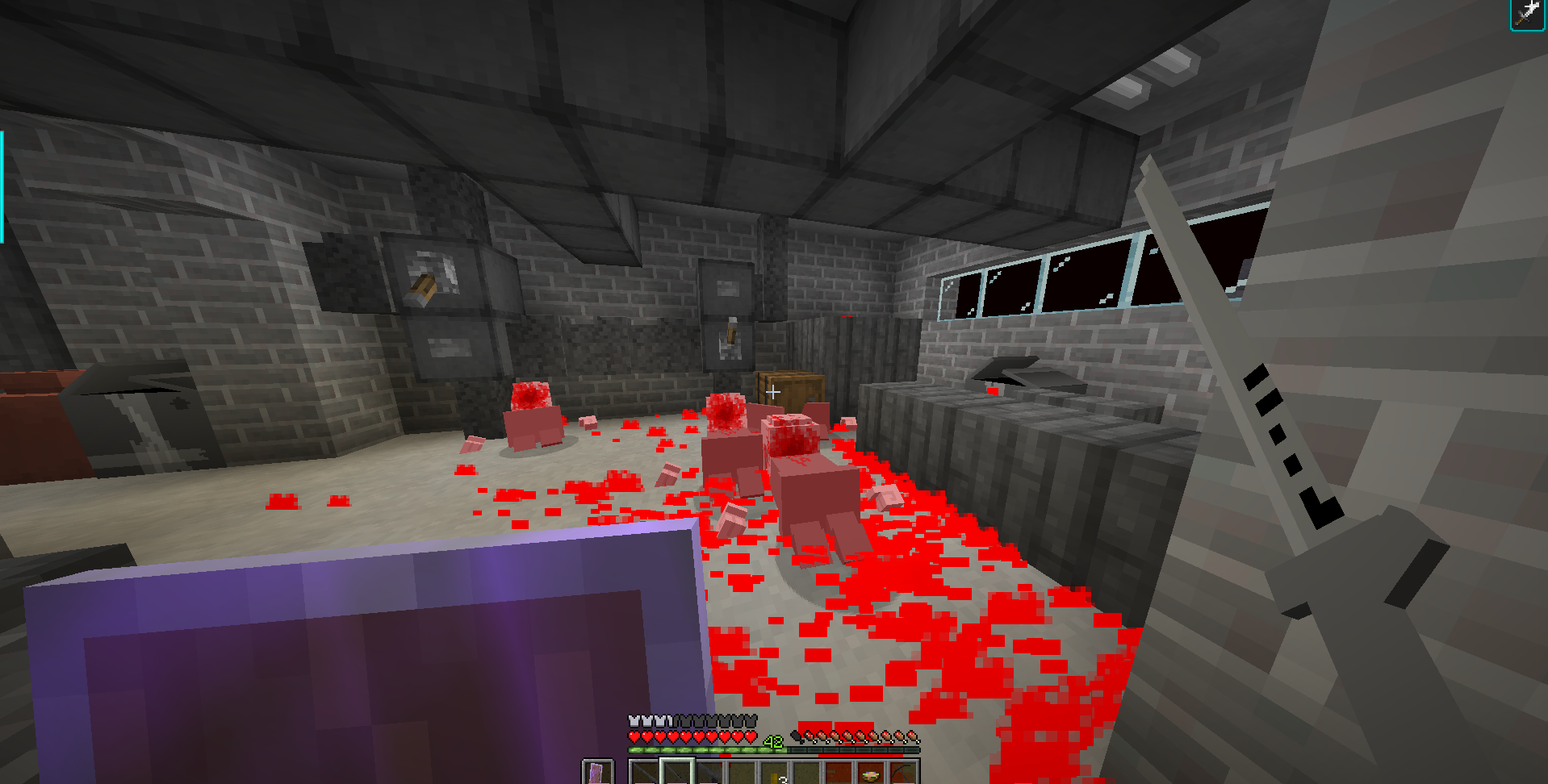Flip the lever mounted on the left brick wall

(423, 290)
